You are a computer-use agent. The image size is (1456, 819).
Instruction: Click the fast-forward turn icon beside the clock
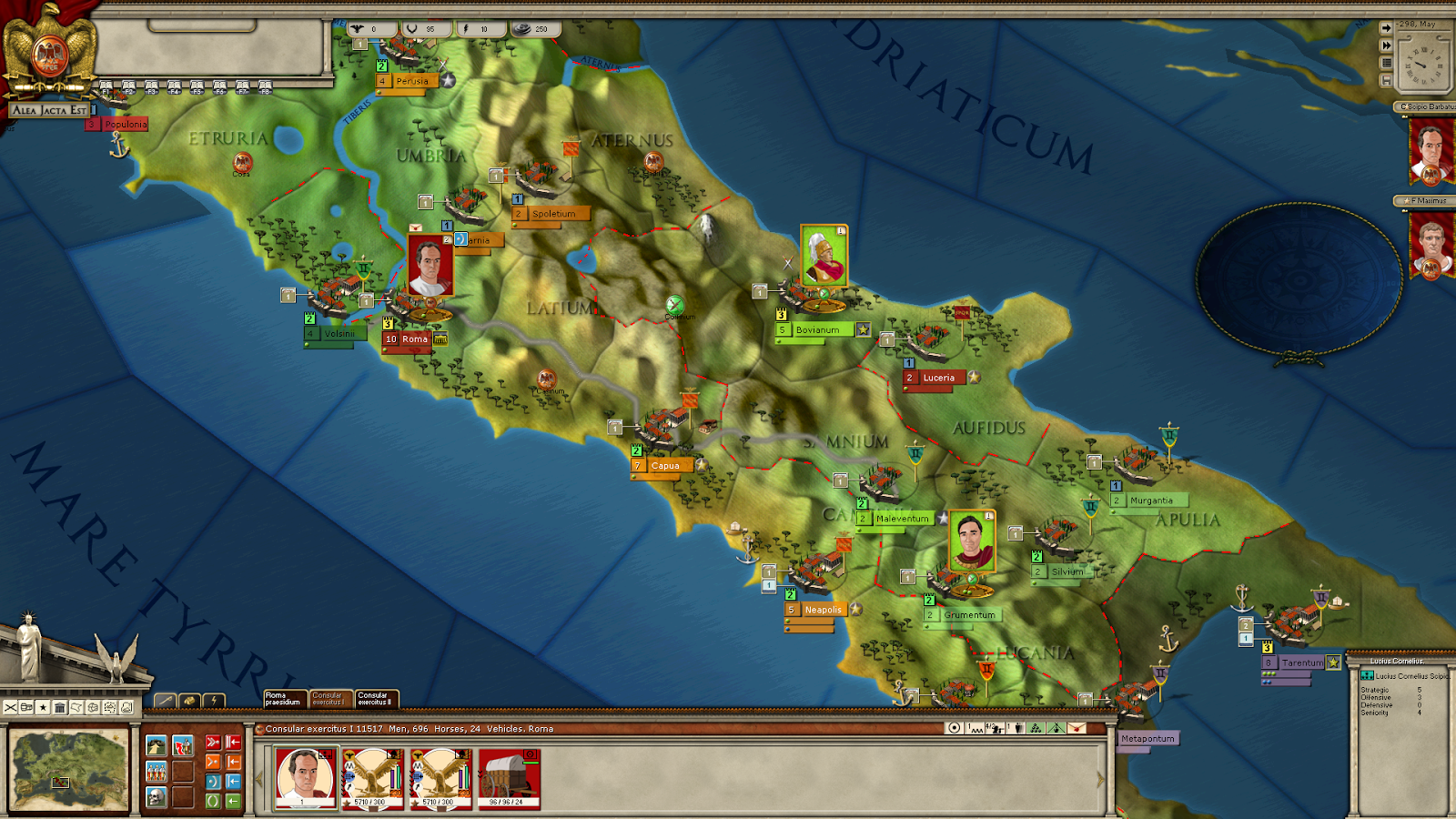[1387, 45]
